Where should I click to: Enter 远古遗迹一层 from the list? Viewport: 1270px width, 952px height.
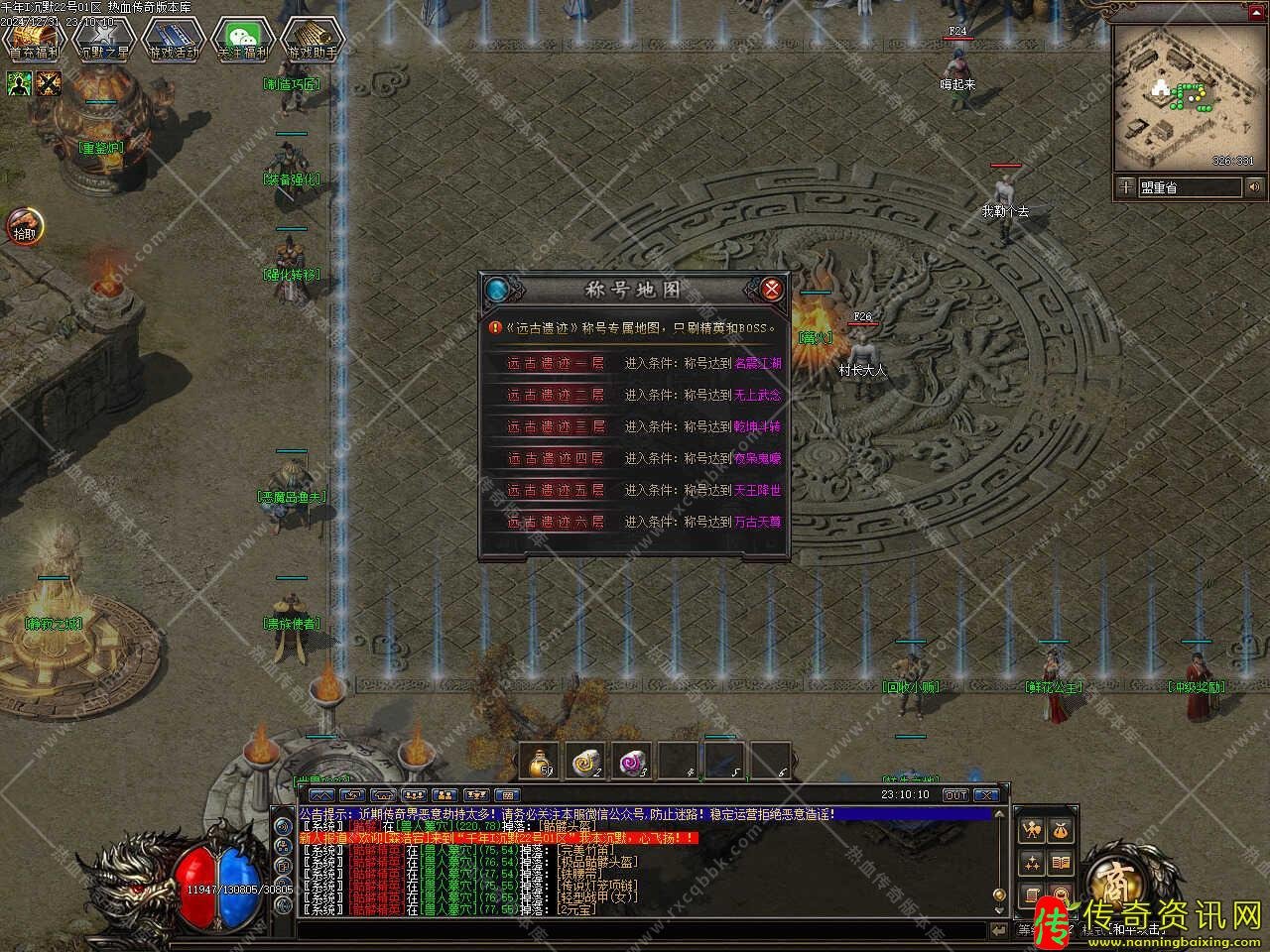click(x=556, y=363)
